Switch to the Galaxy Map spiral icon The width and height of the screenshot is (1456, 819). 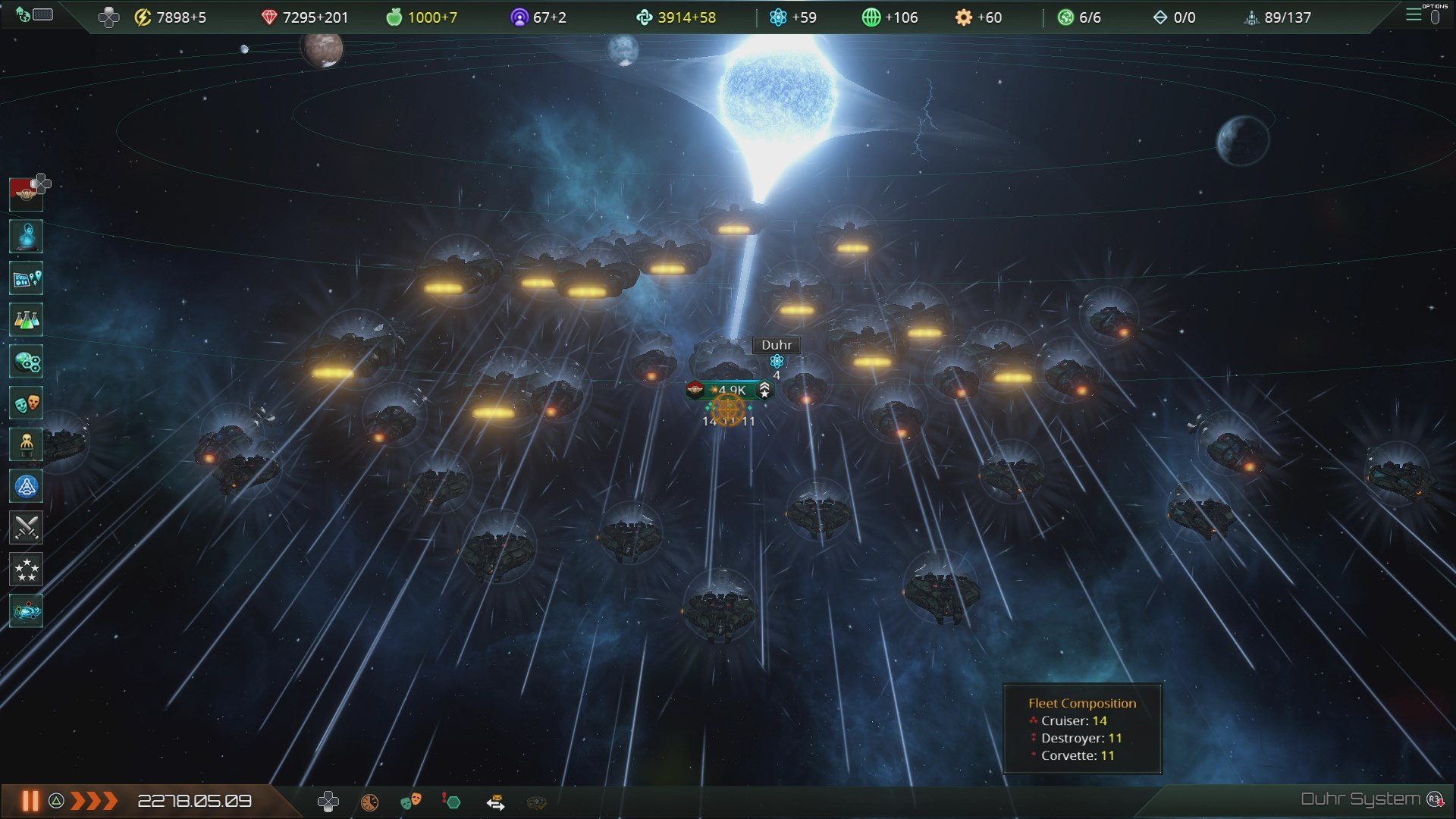(x=26, y=612)
